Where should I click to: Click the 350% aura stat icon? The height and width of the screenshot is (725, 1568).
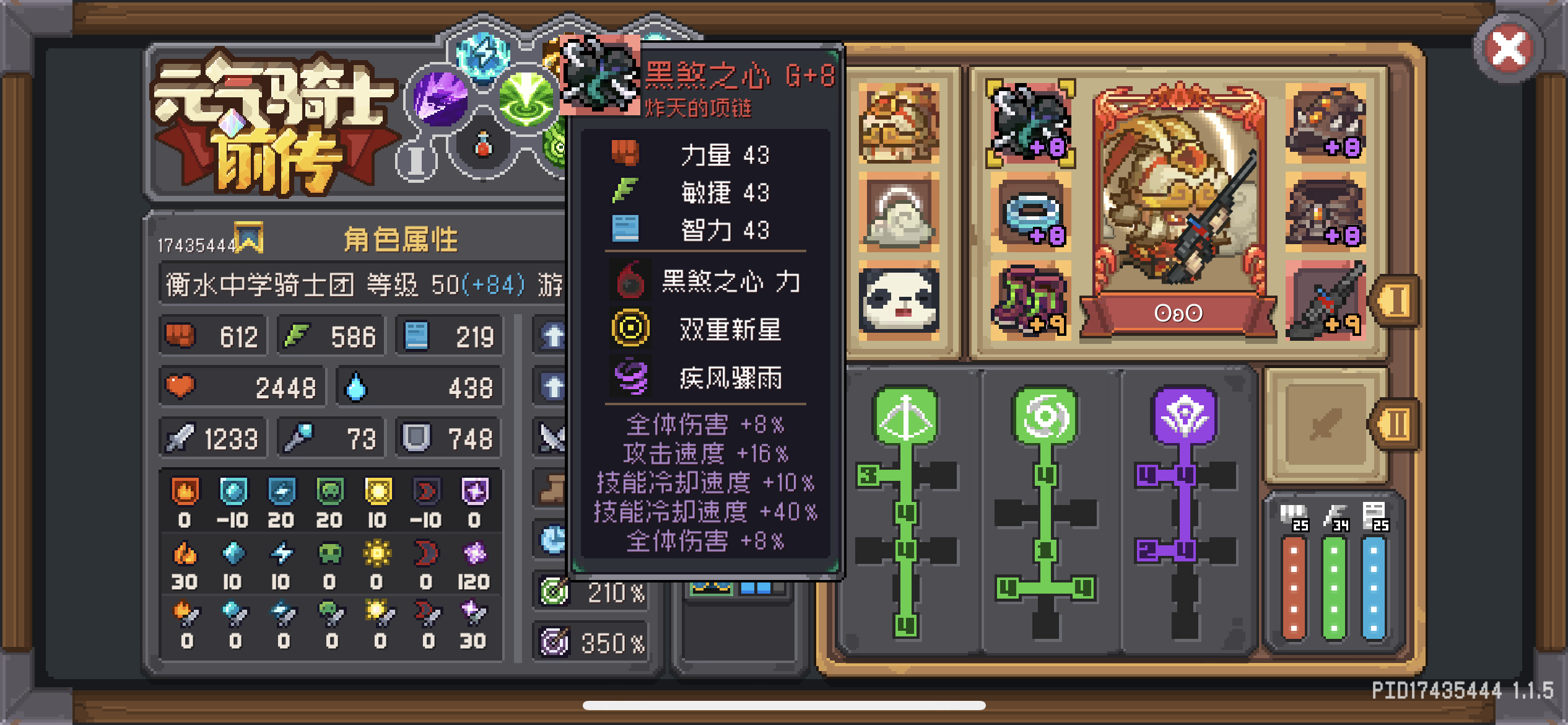[x=553, y=643]
